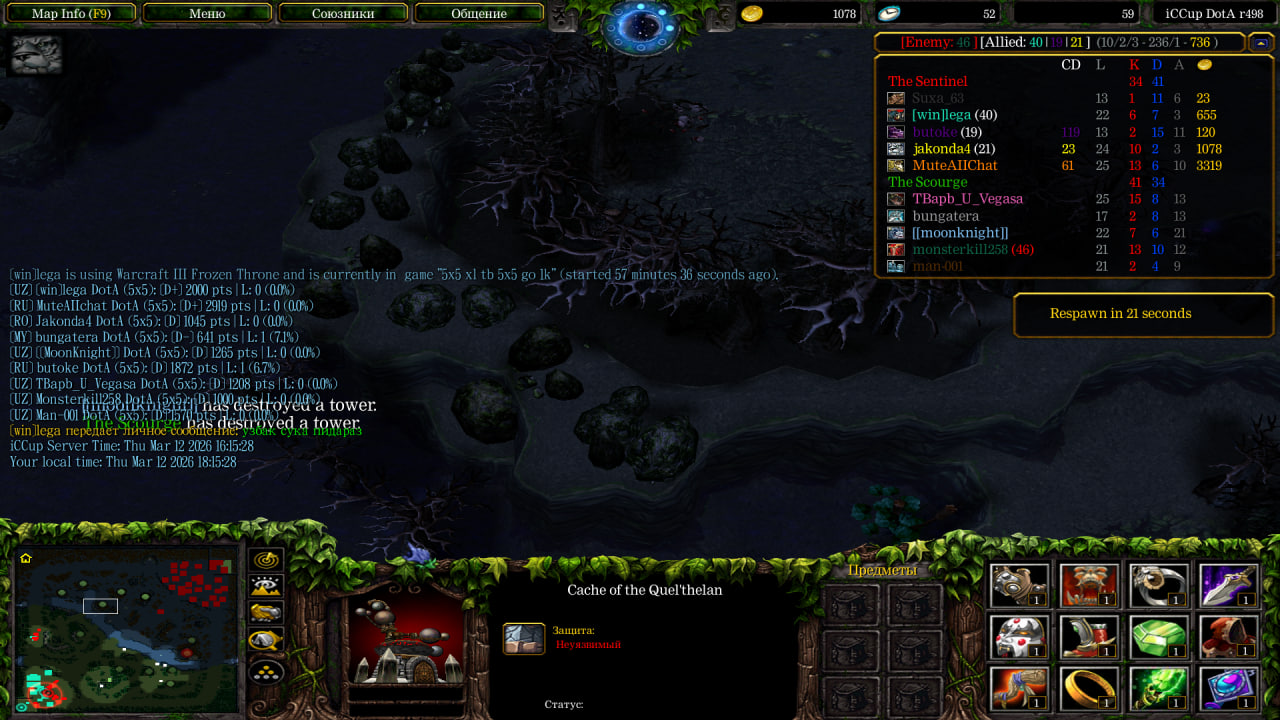The image size is (1280, 720).
Task: Toggle the minimap terrain display button
Action: pyautogui.click(x=266, y=587)
